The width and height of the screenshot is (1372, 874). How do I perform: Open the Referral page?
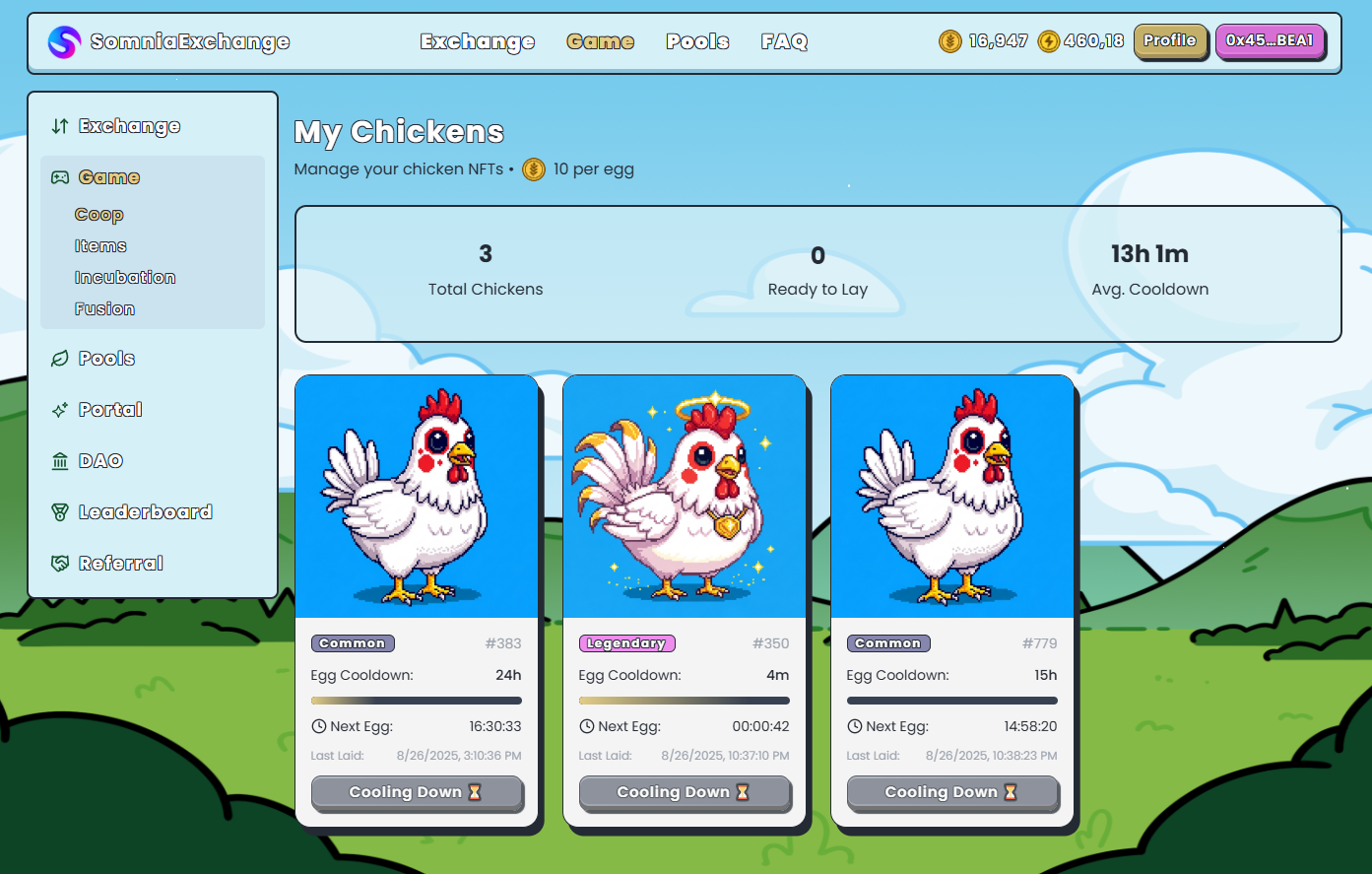pyautogui.click(x=120, y=564)
